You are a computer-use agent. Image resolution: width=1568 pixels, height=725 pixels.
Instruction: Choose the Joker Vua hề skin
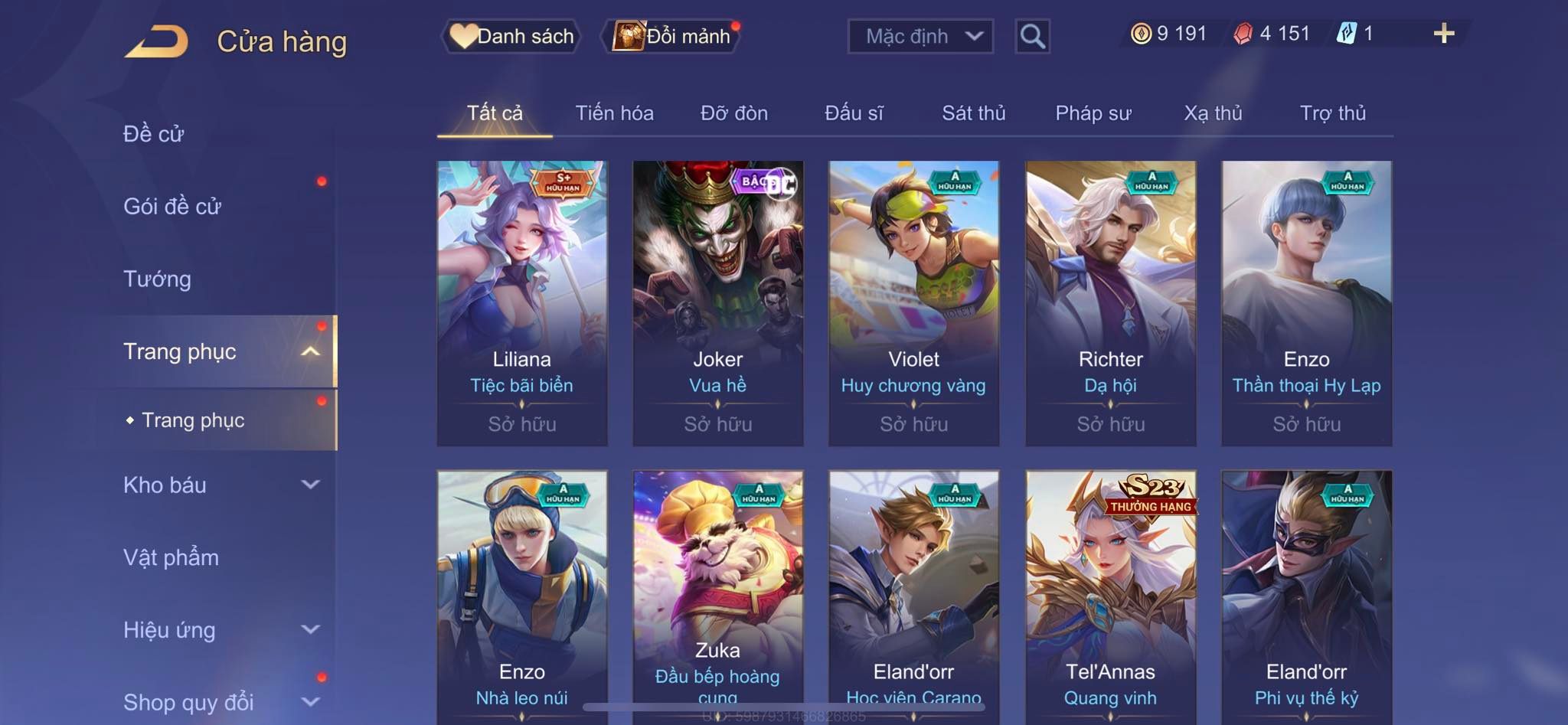pos(717,302)
